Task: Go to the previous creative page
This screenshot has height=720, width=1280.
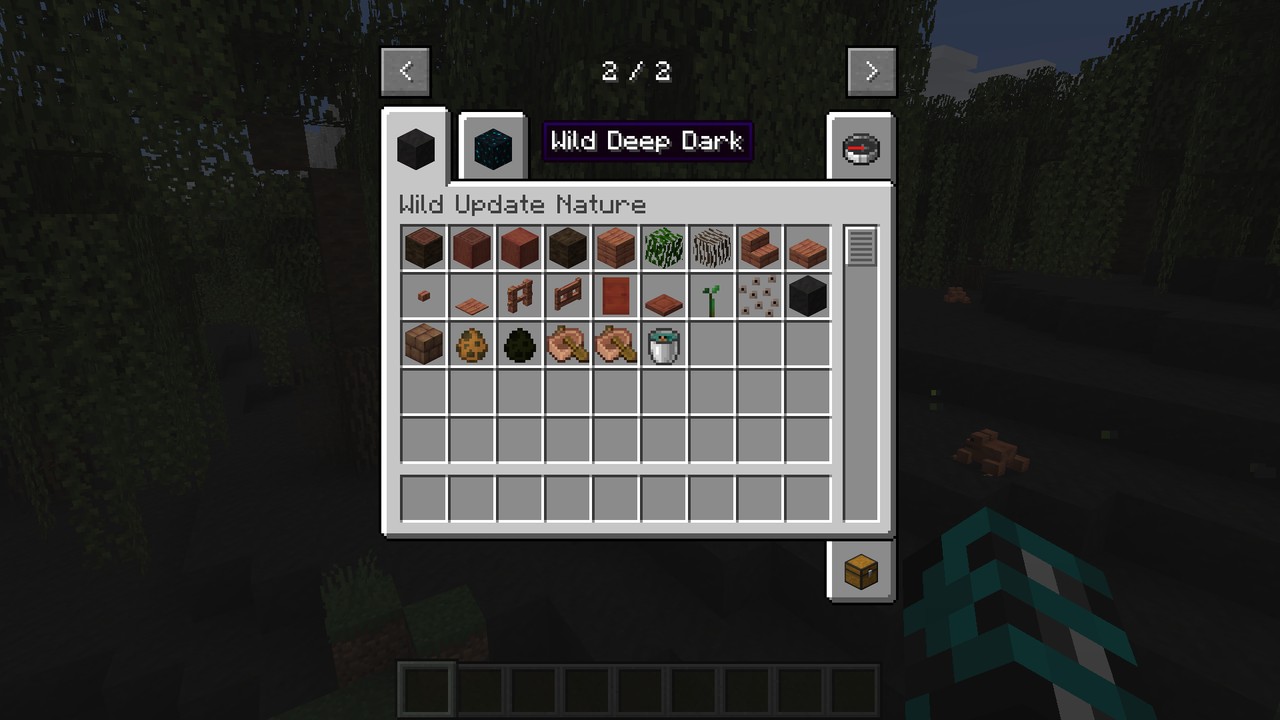Action: (405, 71)
